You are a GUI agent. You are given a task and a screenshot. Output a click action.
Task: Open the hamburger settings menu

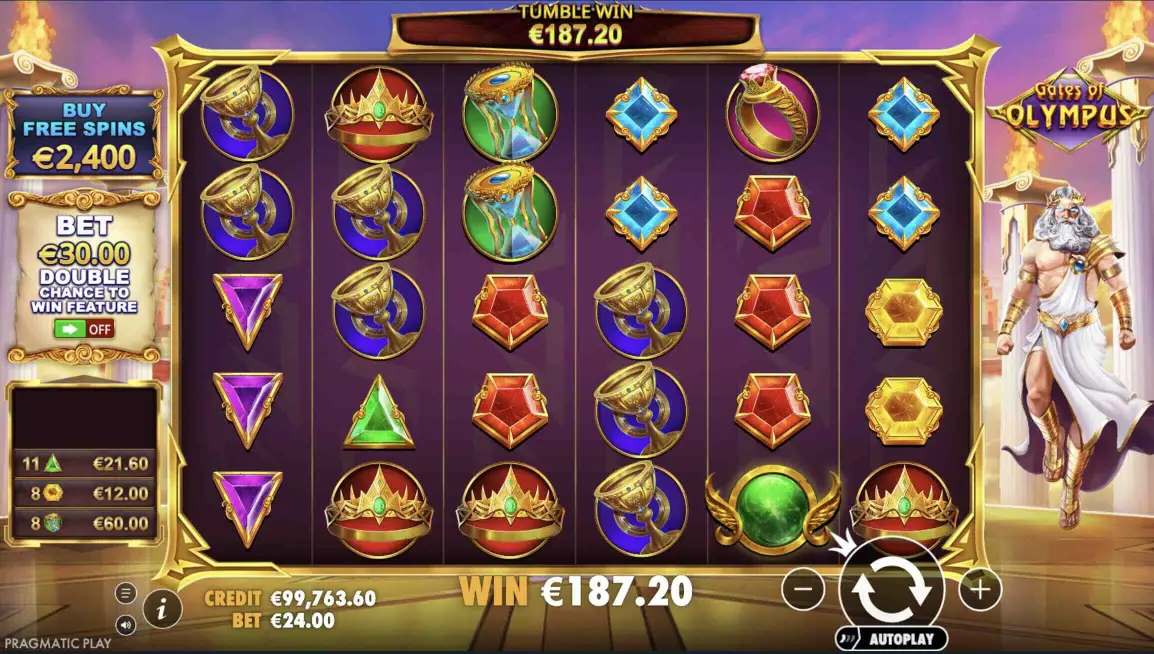(126, 593)
